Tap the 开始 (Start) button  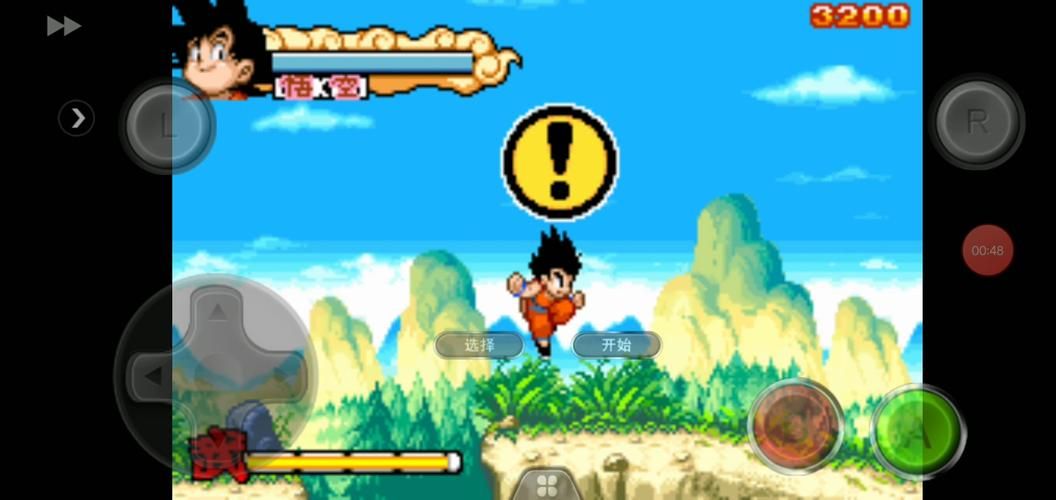coord(617,345)
